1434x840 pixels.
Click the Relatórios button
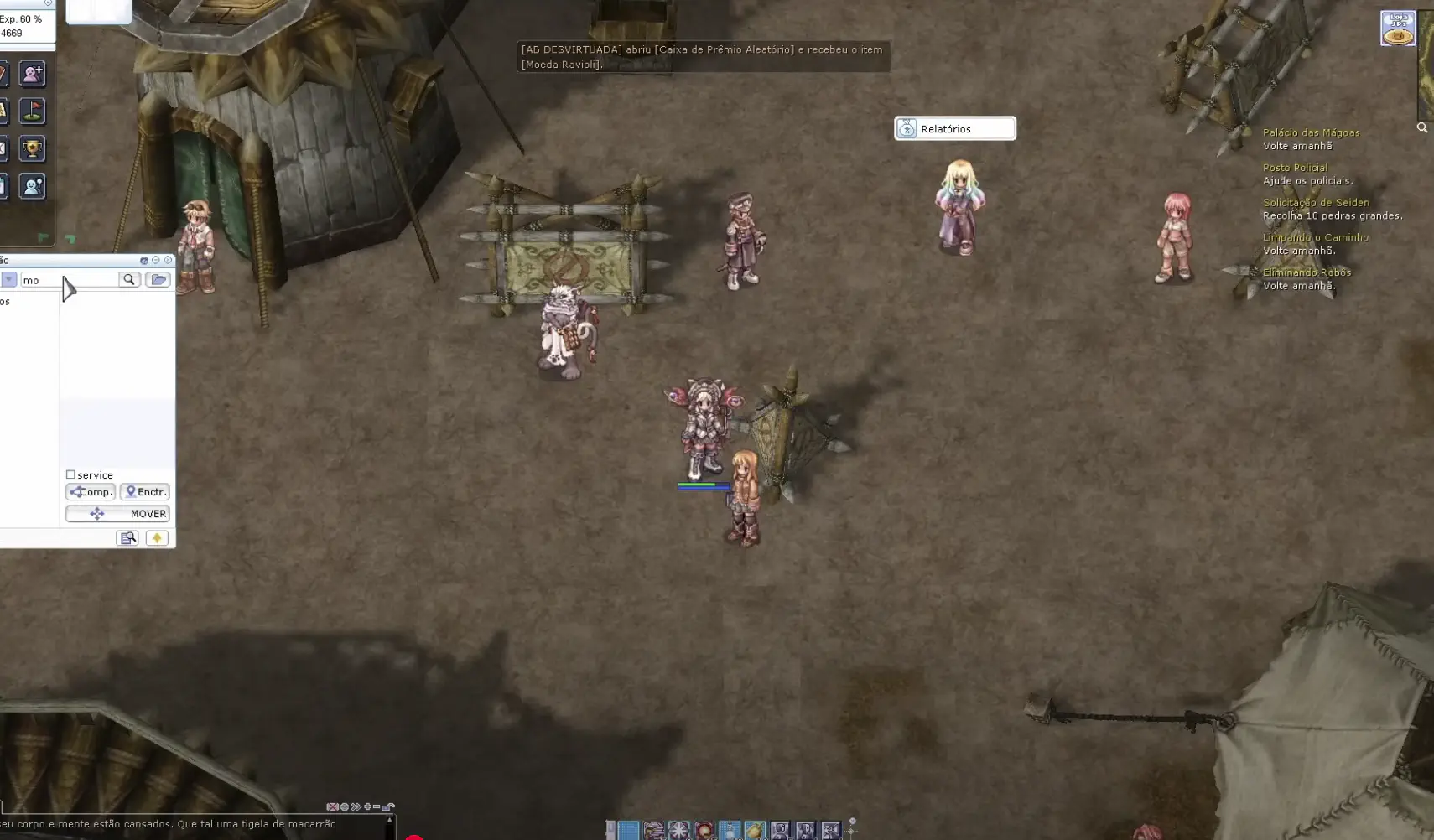[x=955, y=128]
